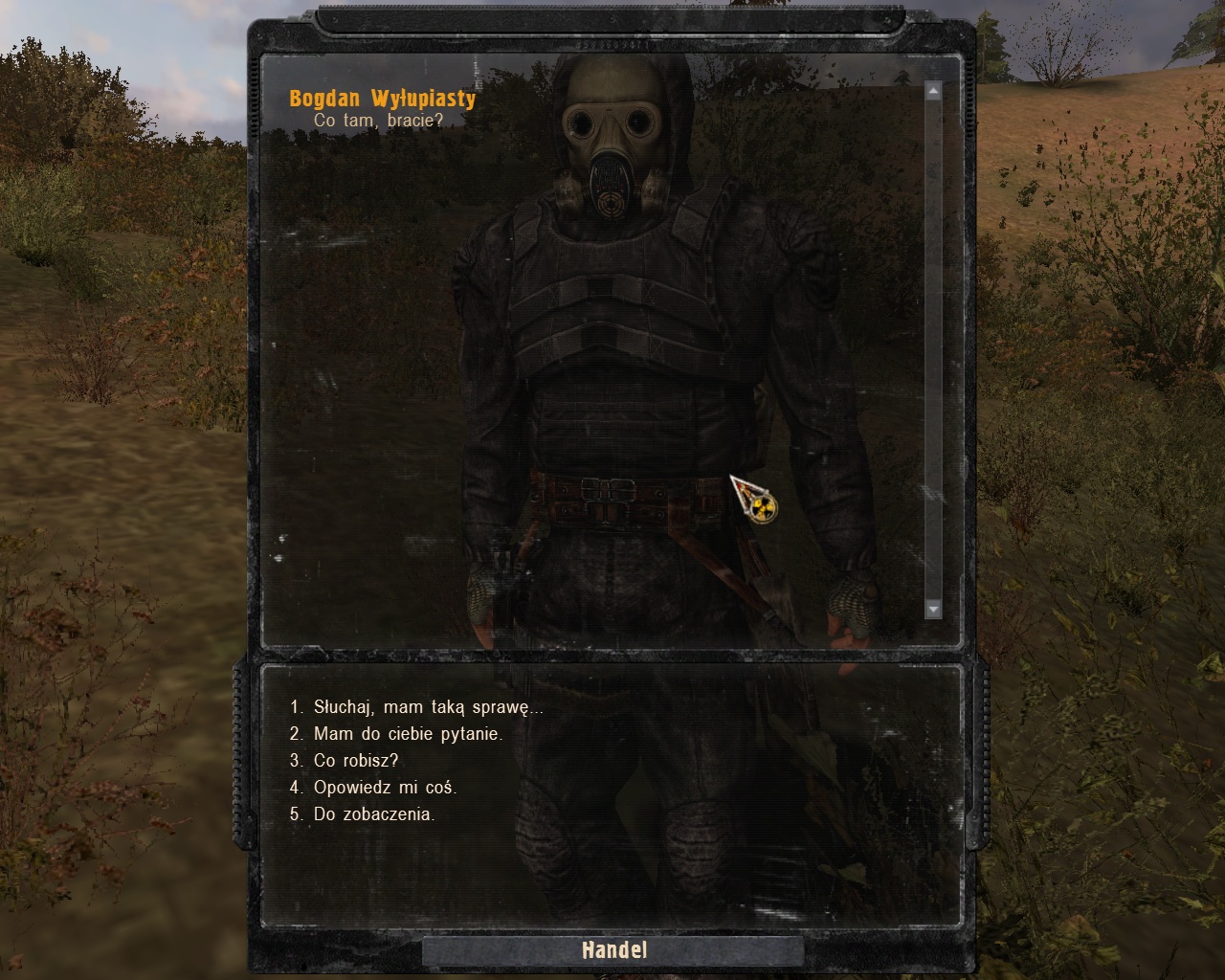Select "Mam do ciebie pytanie." dialogue option
Image resolution: width=1225 pixels, height=980 pixels.
(x=408, y=735)
